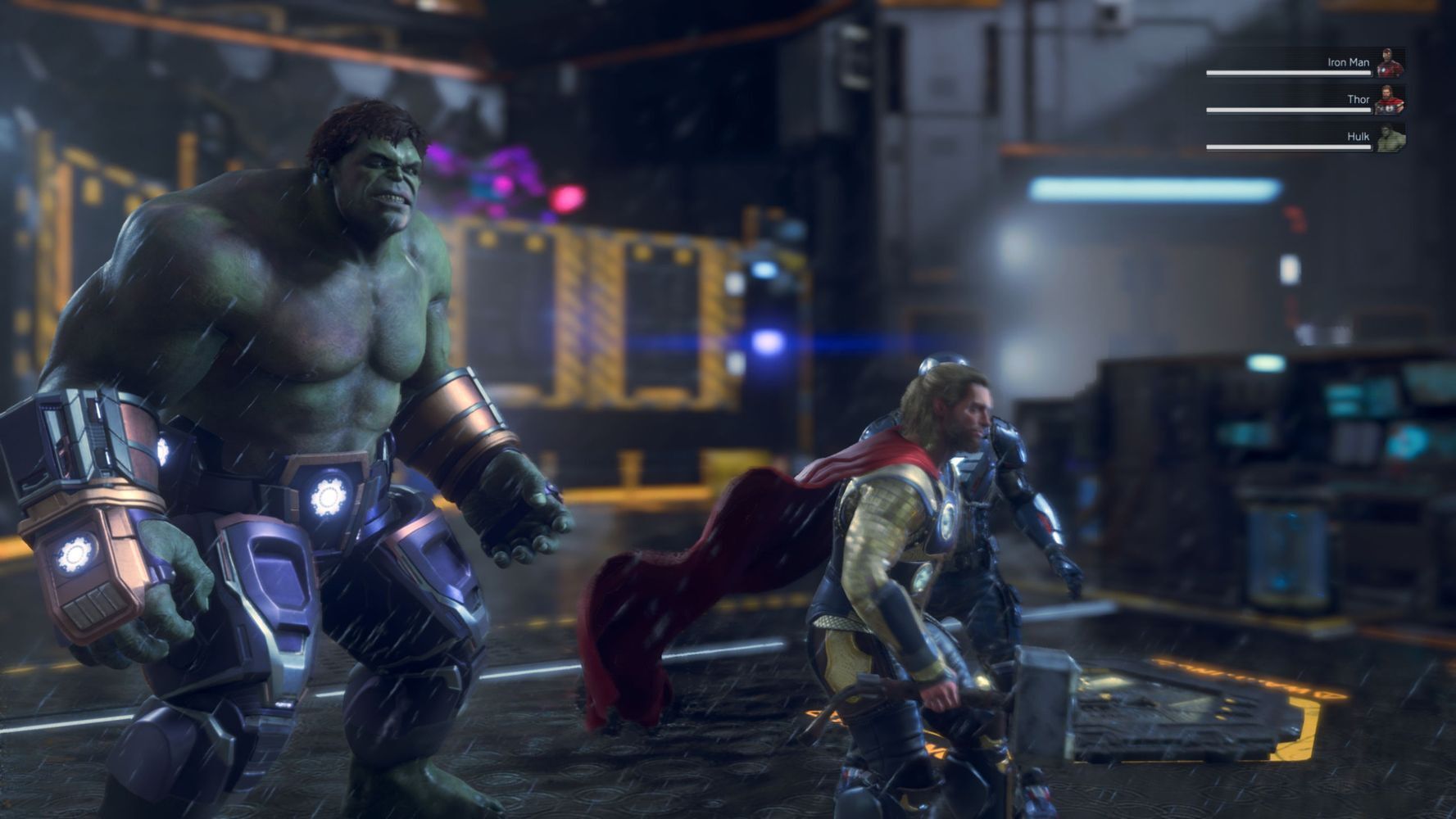Image resolution: width=1456 pixels, height=819 pixels.
Task: Choose Thor's portrait in team list
Action: [1390, 100]
